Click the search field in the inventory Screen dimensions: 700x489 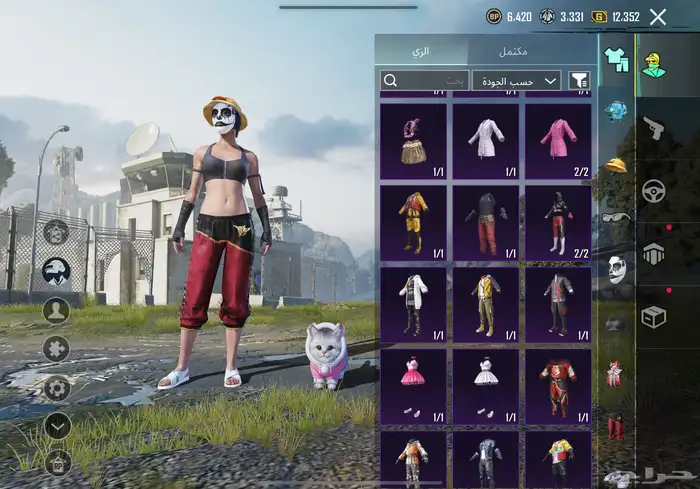coord(424,80)
